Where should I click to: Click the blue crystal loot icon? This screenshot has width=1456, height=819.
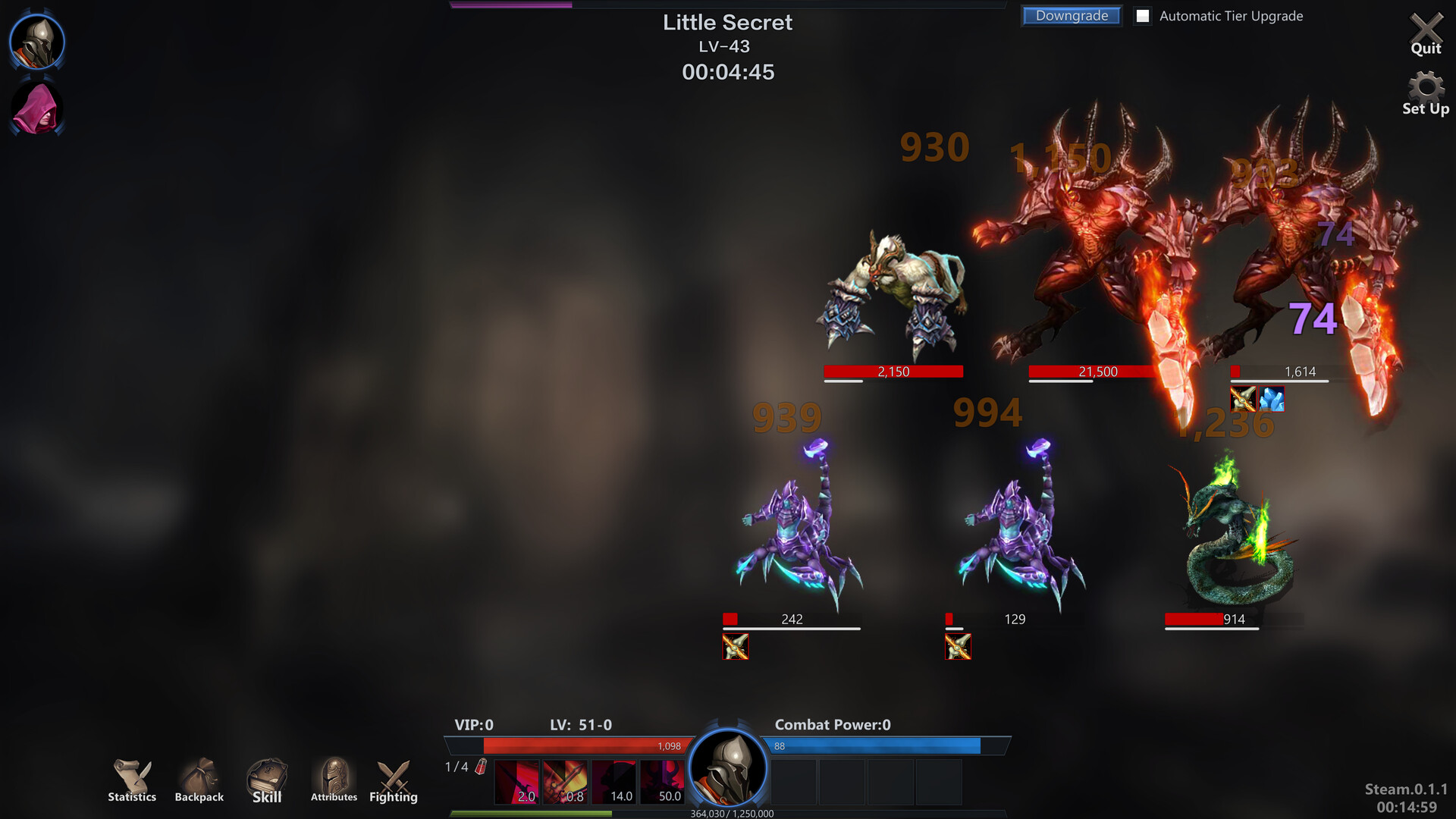click(1271, 400)
